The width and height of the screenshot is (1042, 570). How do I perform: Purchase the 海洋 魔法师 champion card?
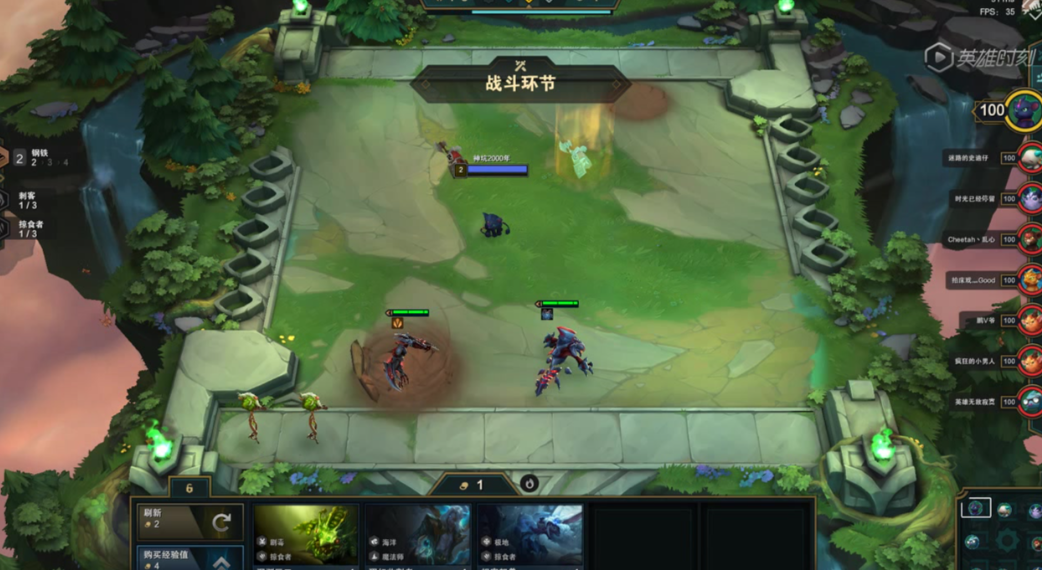[417, 535]
